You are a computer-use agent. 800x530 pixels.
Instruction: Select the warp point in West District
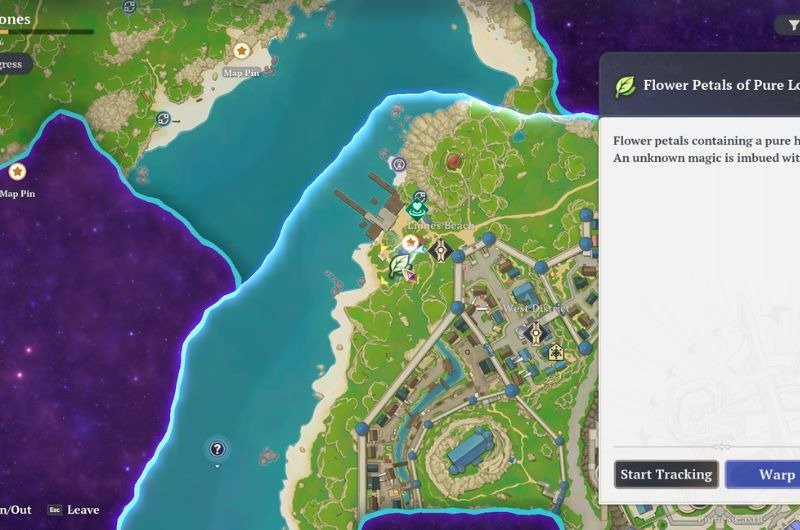click(536, 333)
